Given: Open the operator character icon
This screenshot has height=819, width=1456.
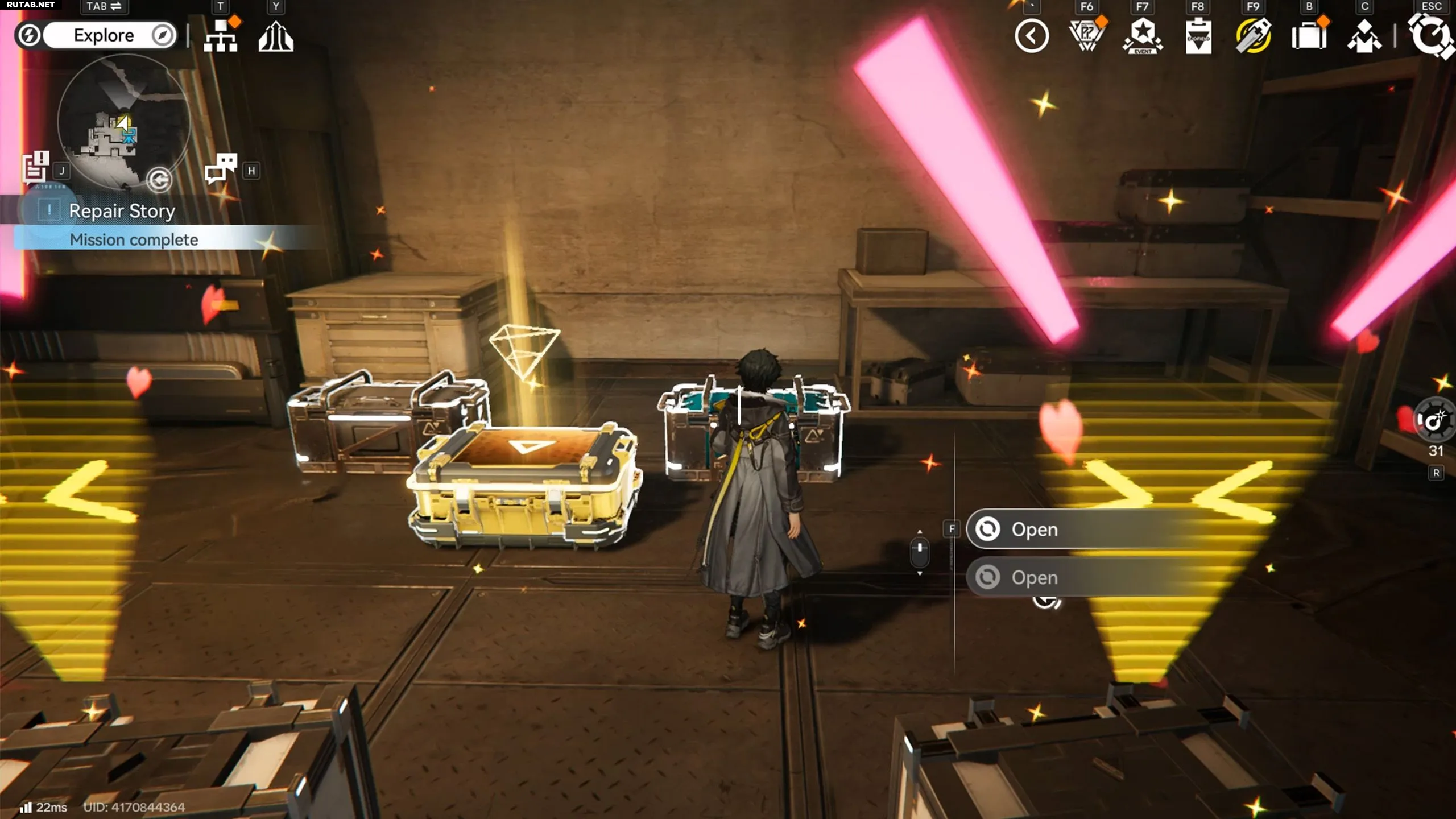Looking at the screenshot, I should point(1364,36).
